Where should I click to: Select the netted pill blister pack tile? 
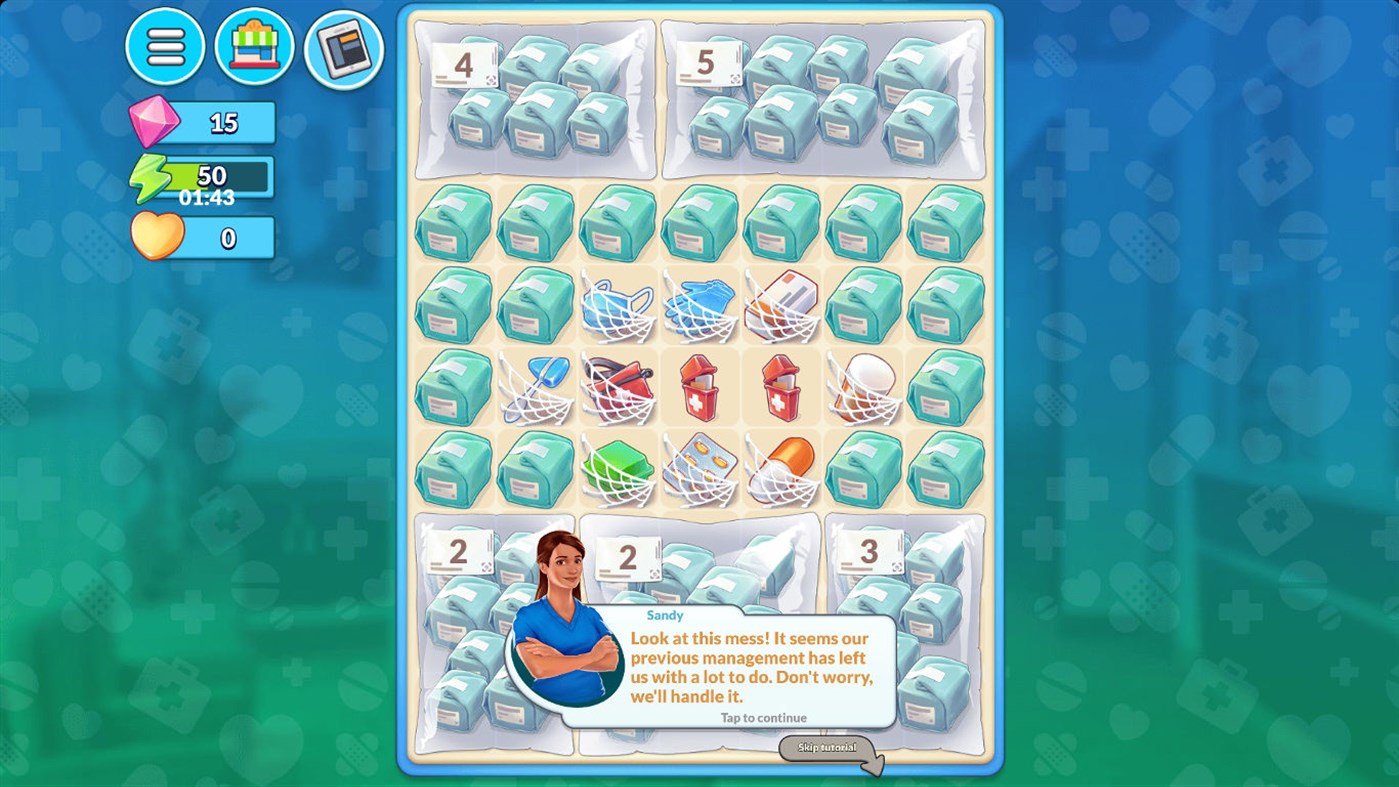point(700,467)
